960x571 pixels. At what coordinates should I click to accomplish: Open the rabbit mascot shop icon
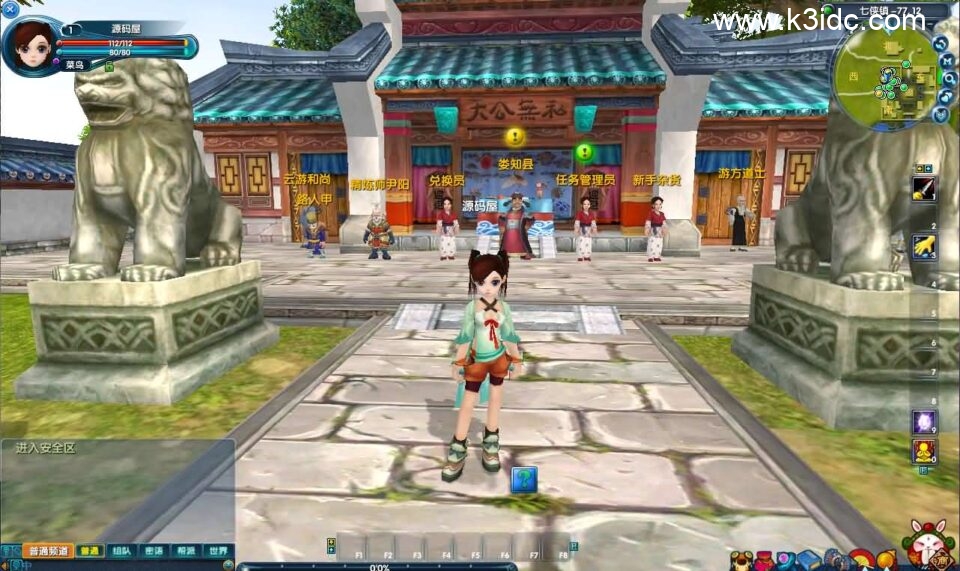coord(927,545)
